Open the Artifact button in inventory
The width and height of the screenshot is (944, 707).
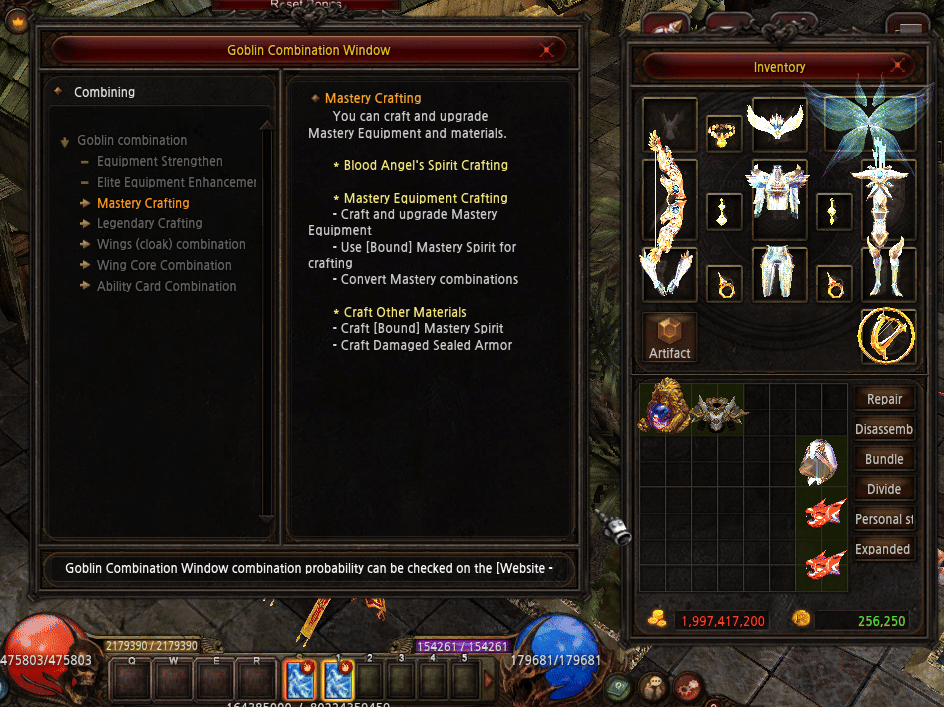[670, 338]
